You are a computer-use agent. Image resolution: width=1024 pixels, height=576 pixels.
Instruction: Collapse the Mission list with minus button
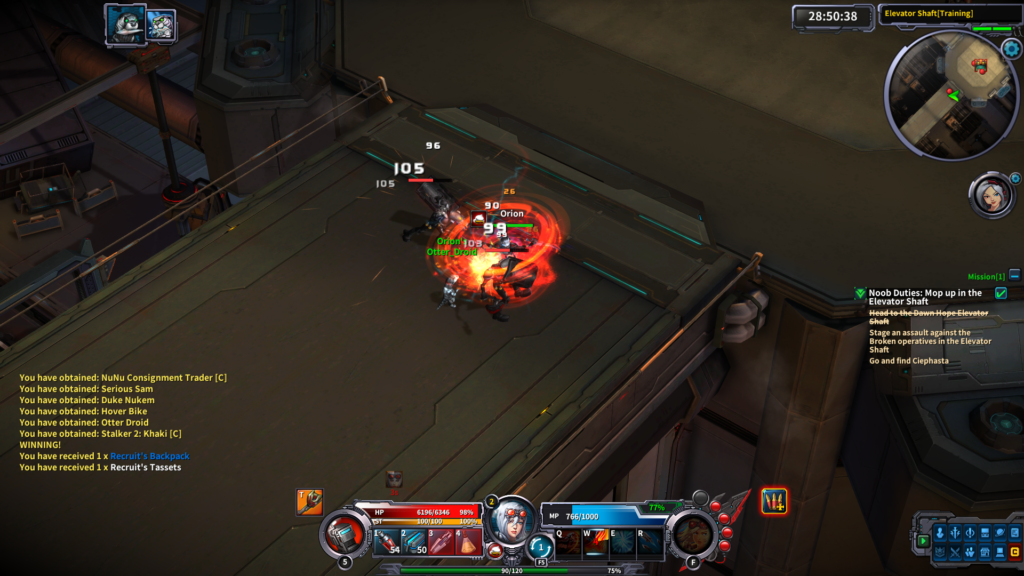click(x=1014, y=275)
